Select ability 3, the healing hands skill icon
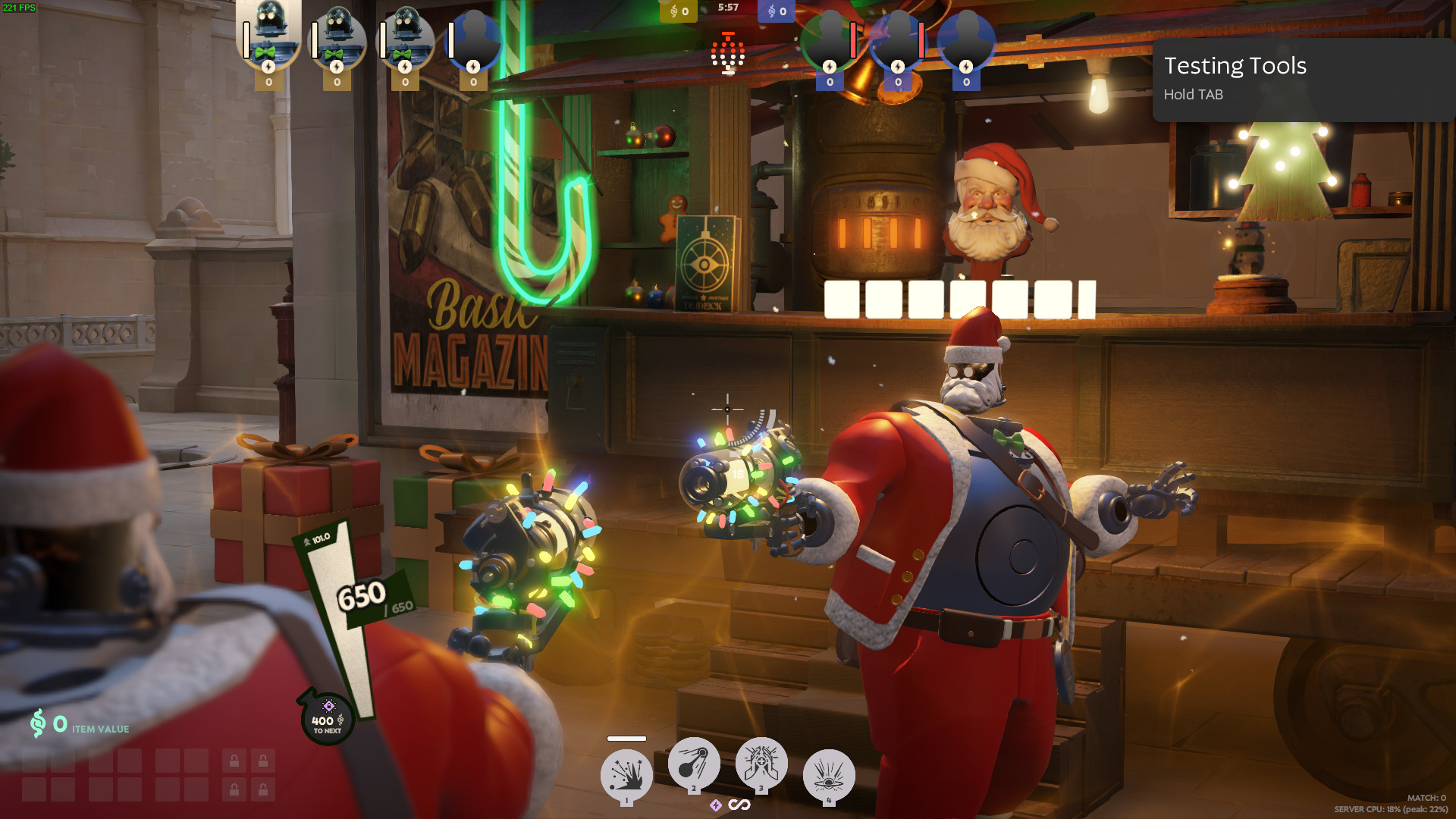 click(761, 764)
